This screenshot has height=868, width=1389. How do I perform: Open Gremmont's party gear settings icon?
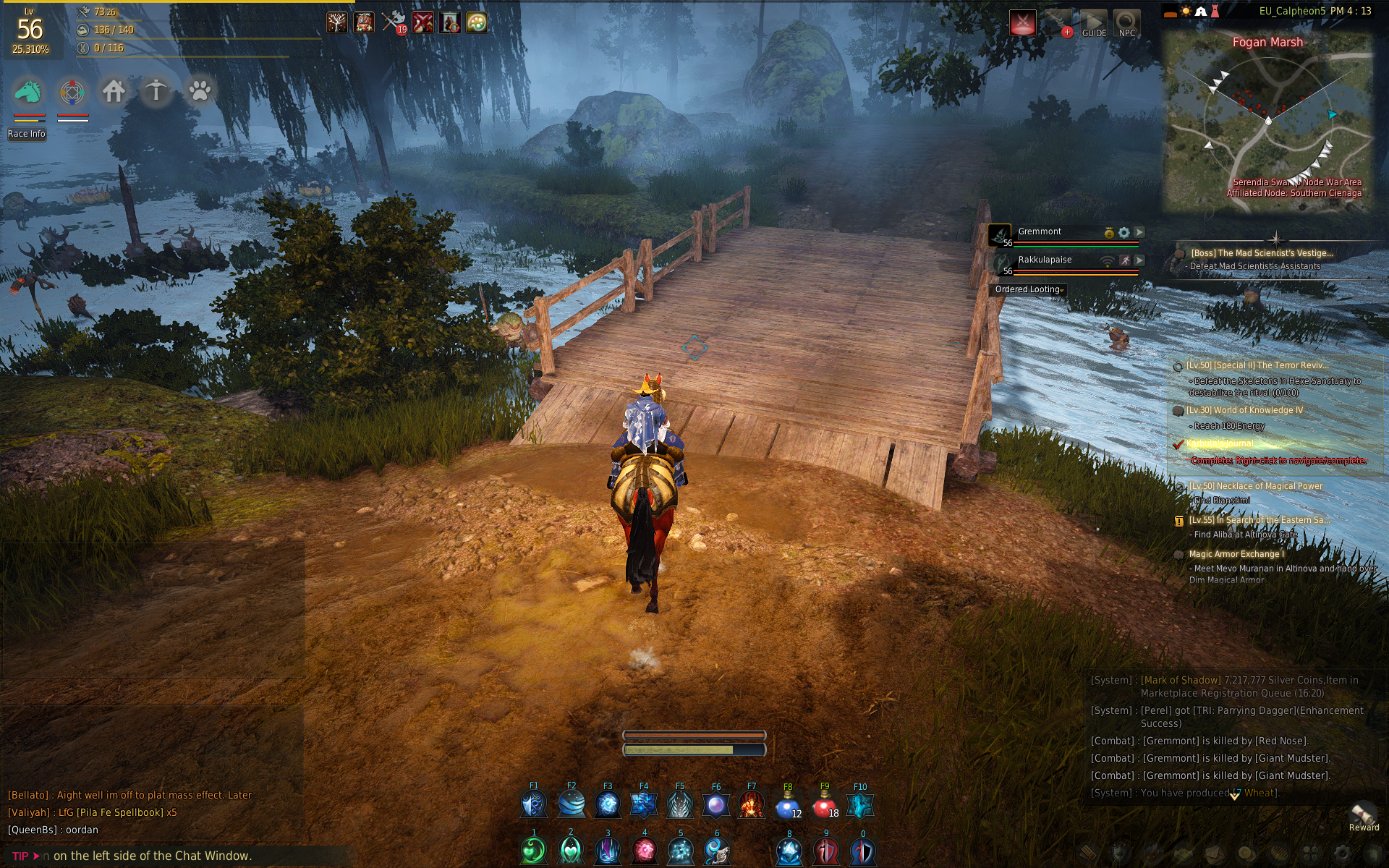coord(1123,232)
